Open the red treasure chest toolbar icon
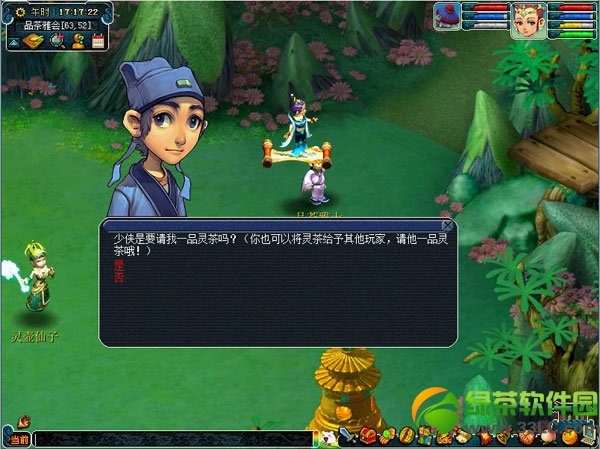600x449 pixels. [x=367, y=436]
